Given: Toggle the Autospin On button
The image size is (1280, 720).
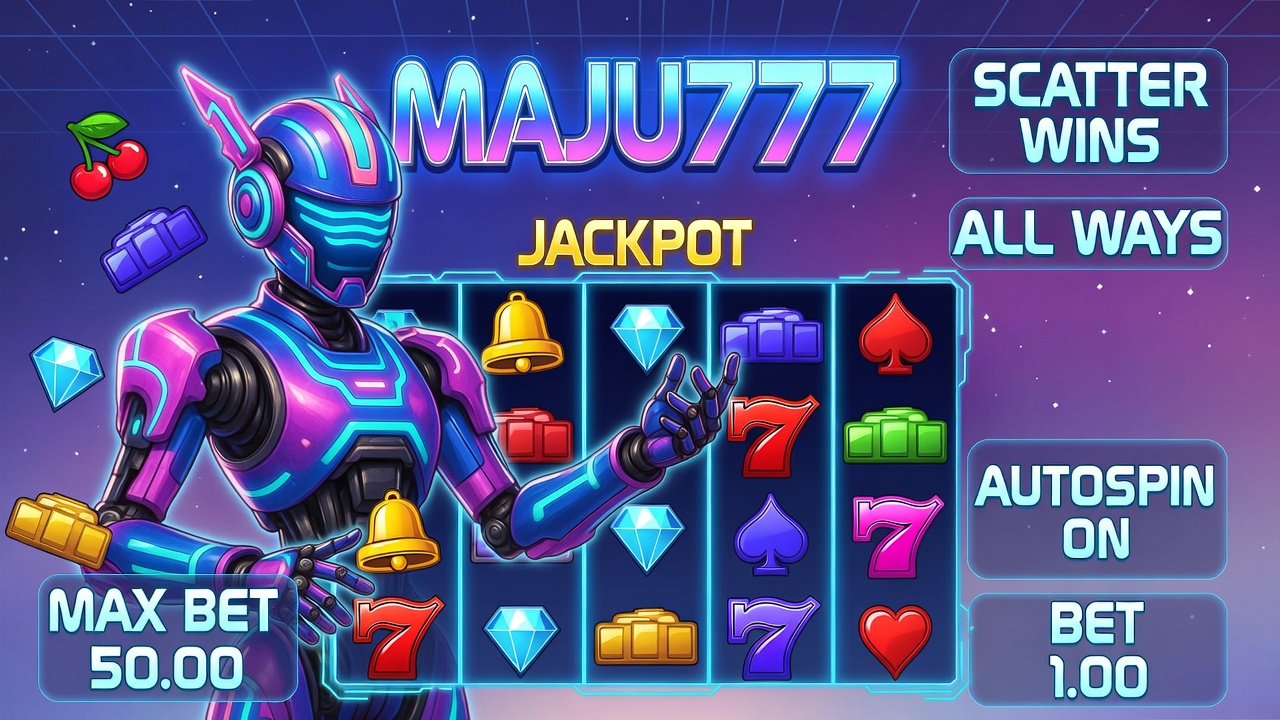Looking at the screenshot, I should point(1096,510).
